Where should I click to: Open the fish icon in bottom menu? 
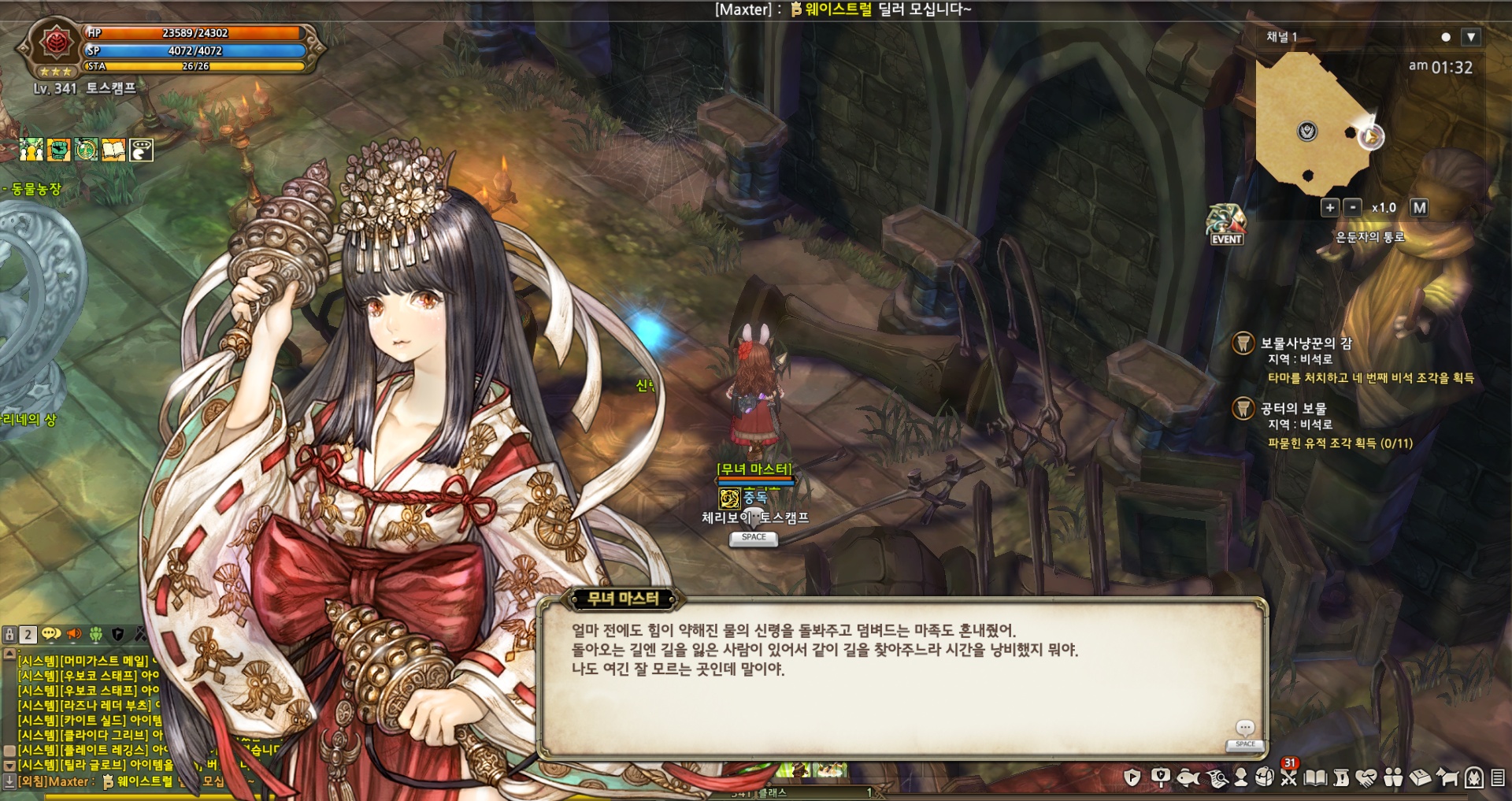pyautogui.click(x=1187, y=778)
